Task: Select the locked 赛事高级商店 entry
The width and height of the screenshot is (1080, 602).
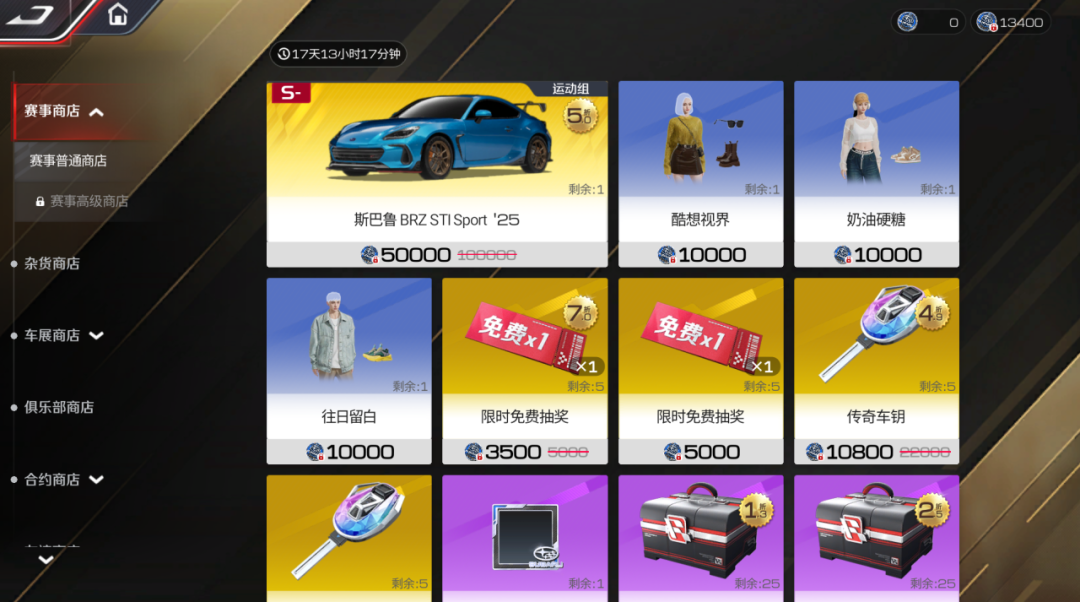Action: [88, 201]
